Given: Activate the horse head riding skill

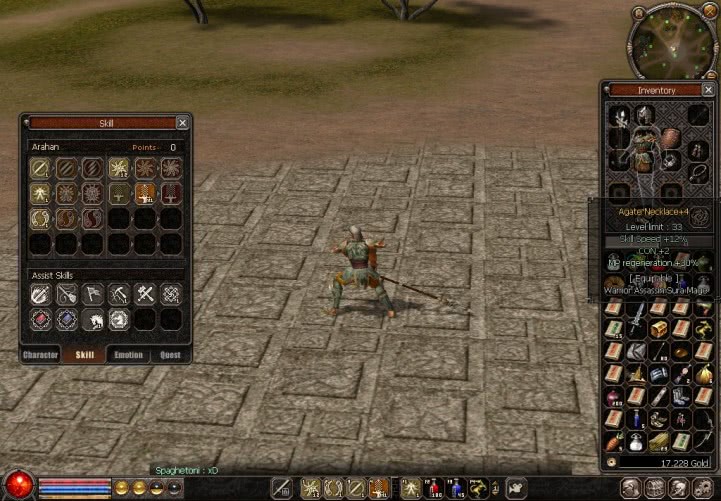Looking at the screenshot, I should 93,320.
